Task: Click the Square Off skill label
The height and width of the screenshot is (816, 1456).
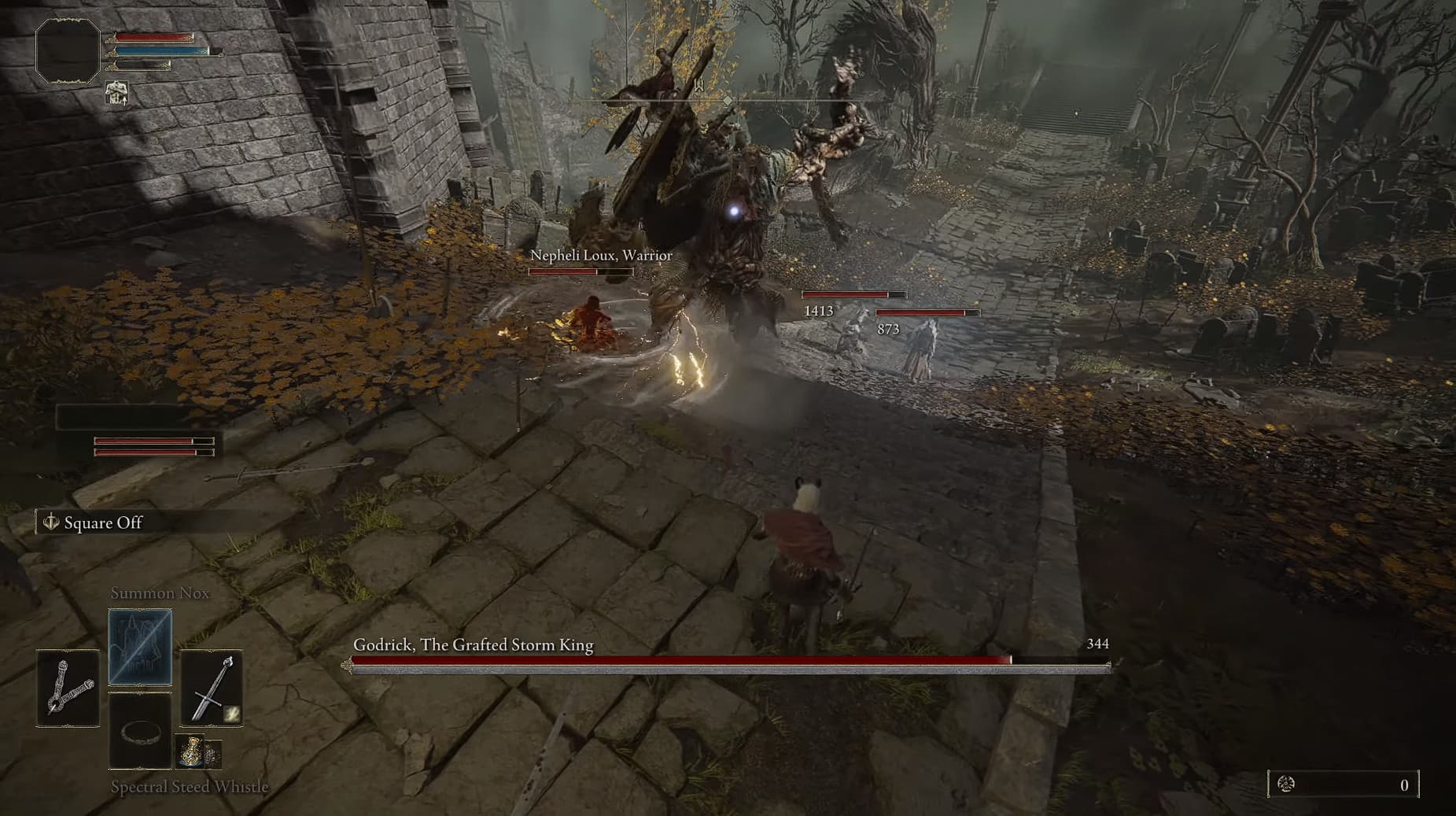Action: 102,523
